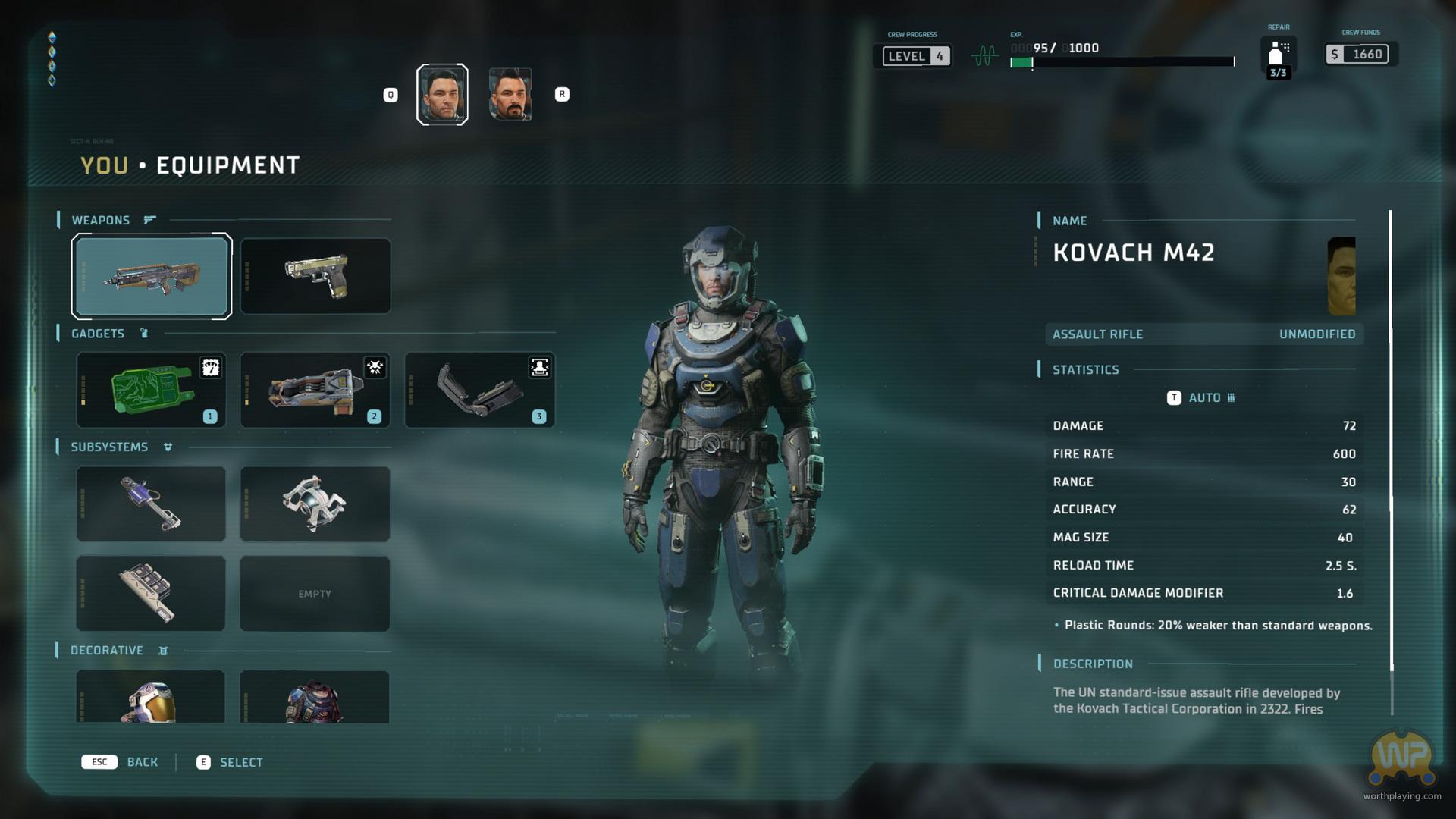Switch to the clean-shaven crew member portrait

coord(442,95)
